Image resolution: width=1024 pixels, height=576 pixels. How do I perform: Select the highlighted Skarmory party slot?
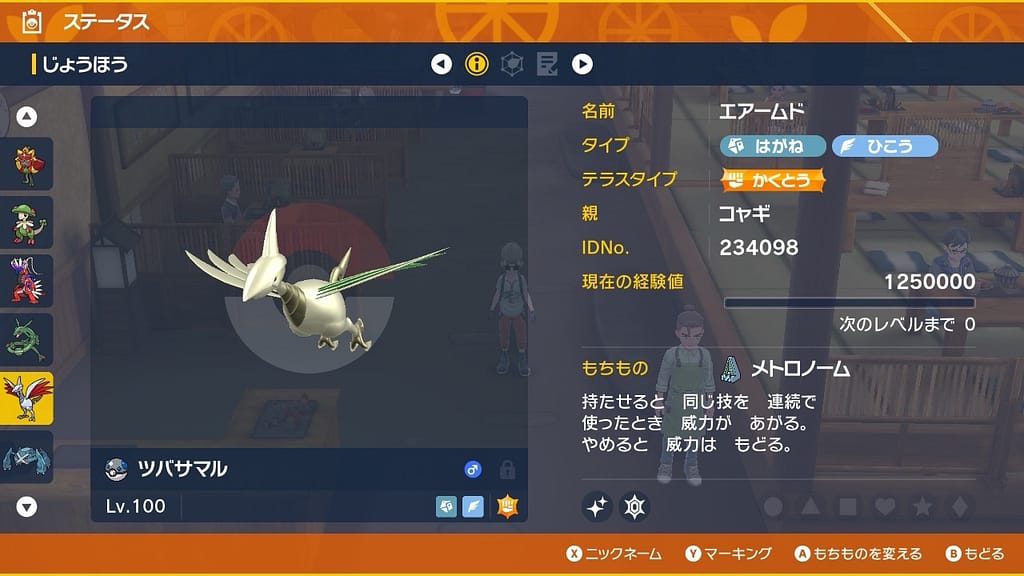26,398
